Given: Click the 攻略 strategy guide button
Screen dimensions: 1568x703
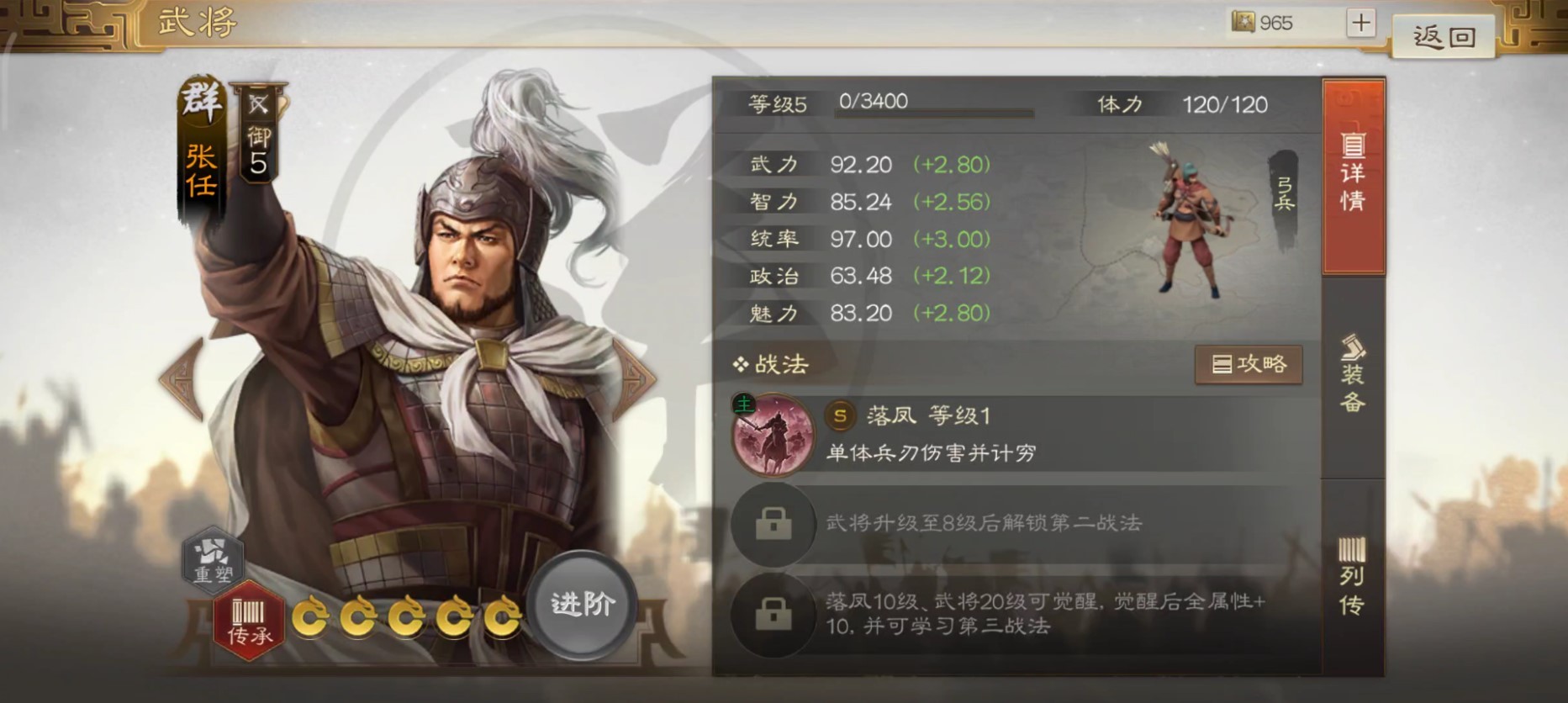Looking at the screenshot, I should point(1249,364).
